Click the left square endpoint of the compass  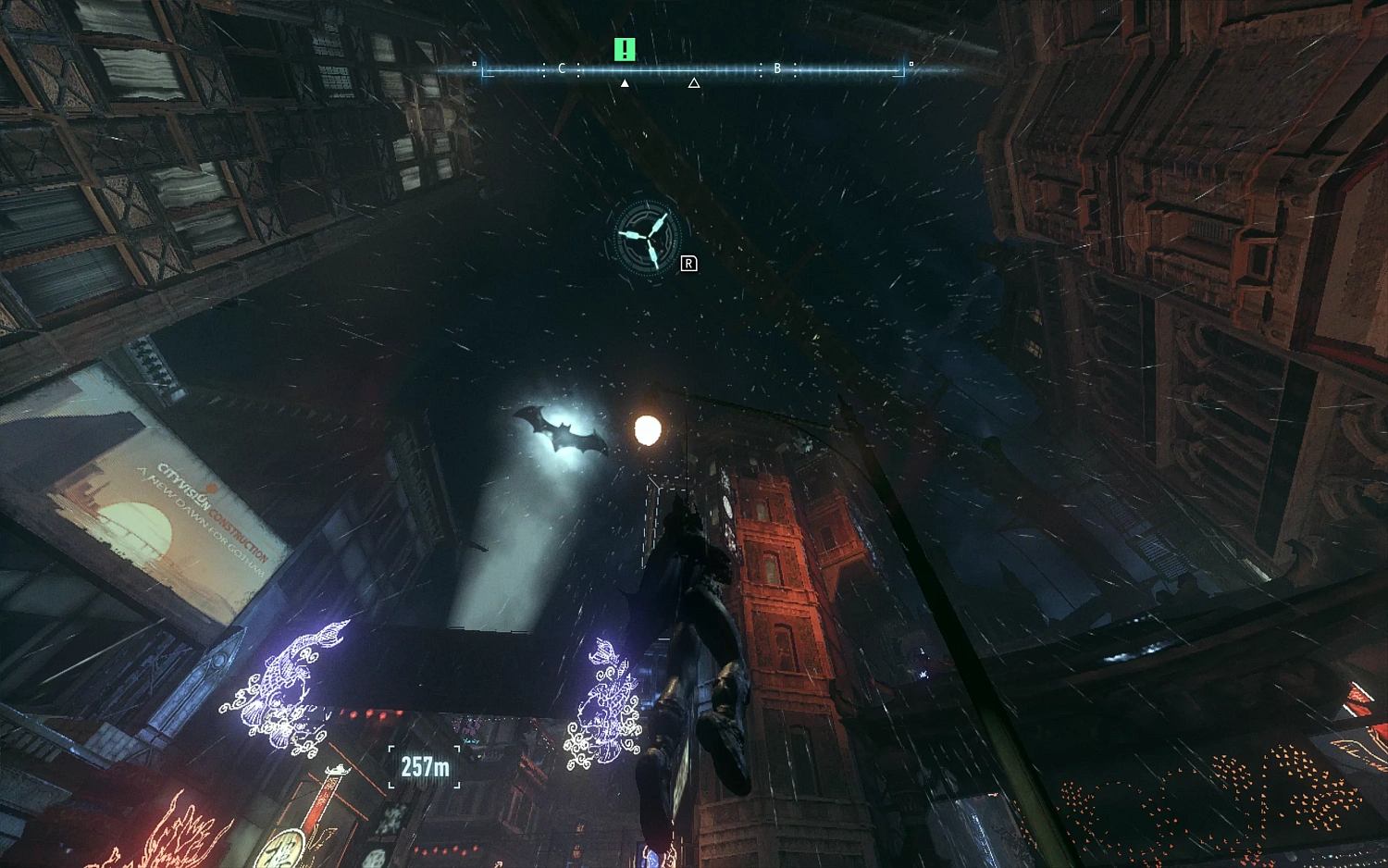pos(474,63)
